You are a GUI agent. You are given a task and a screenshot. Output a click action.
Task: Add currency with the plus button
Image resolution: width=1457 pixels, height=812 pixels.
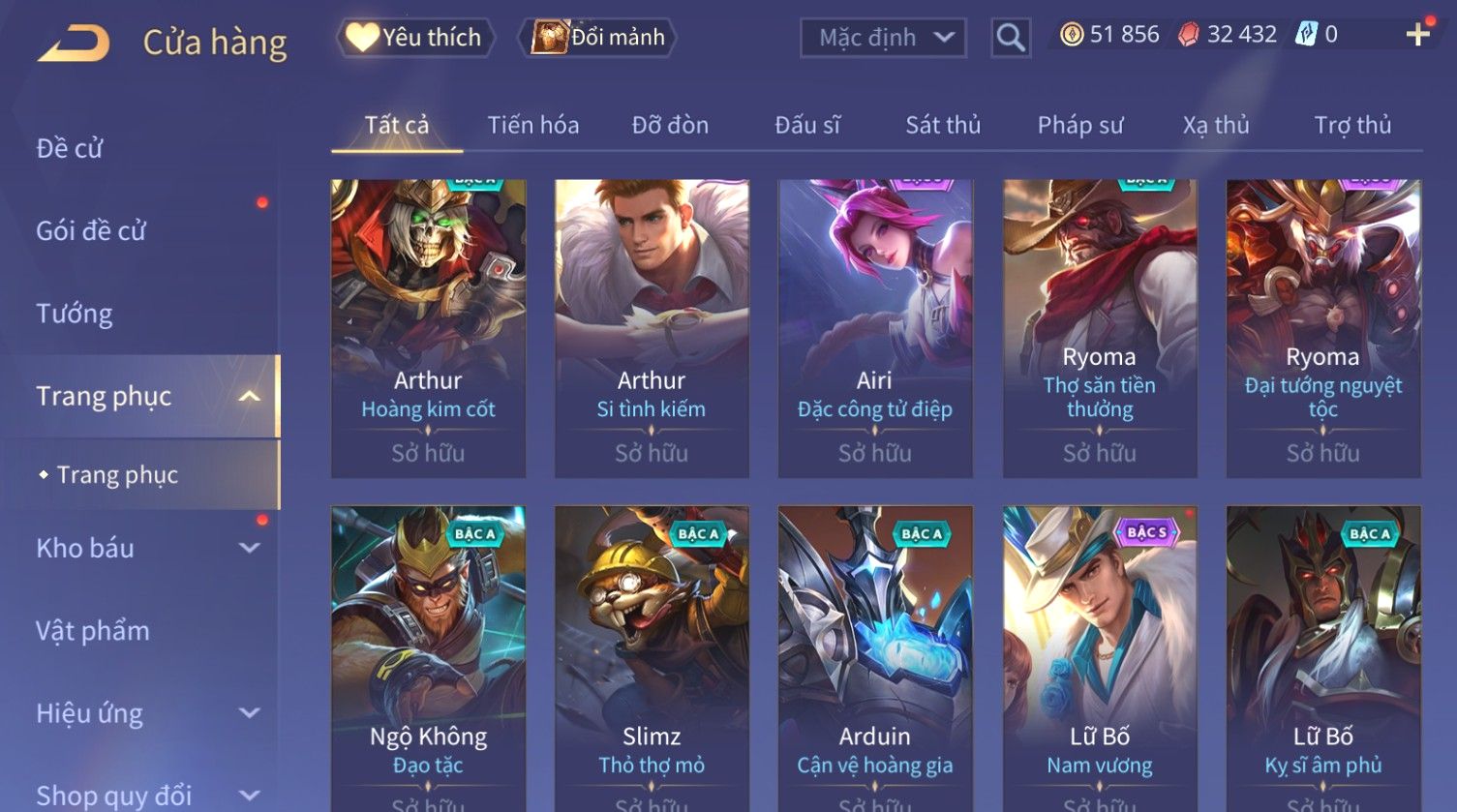[1418, 35]
